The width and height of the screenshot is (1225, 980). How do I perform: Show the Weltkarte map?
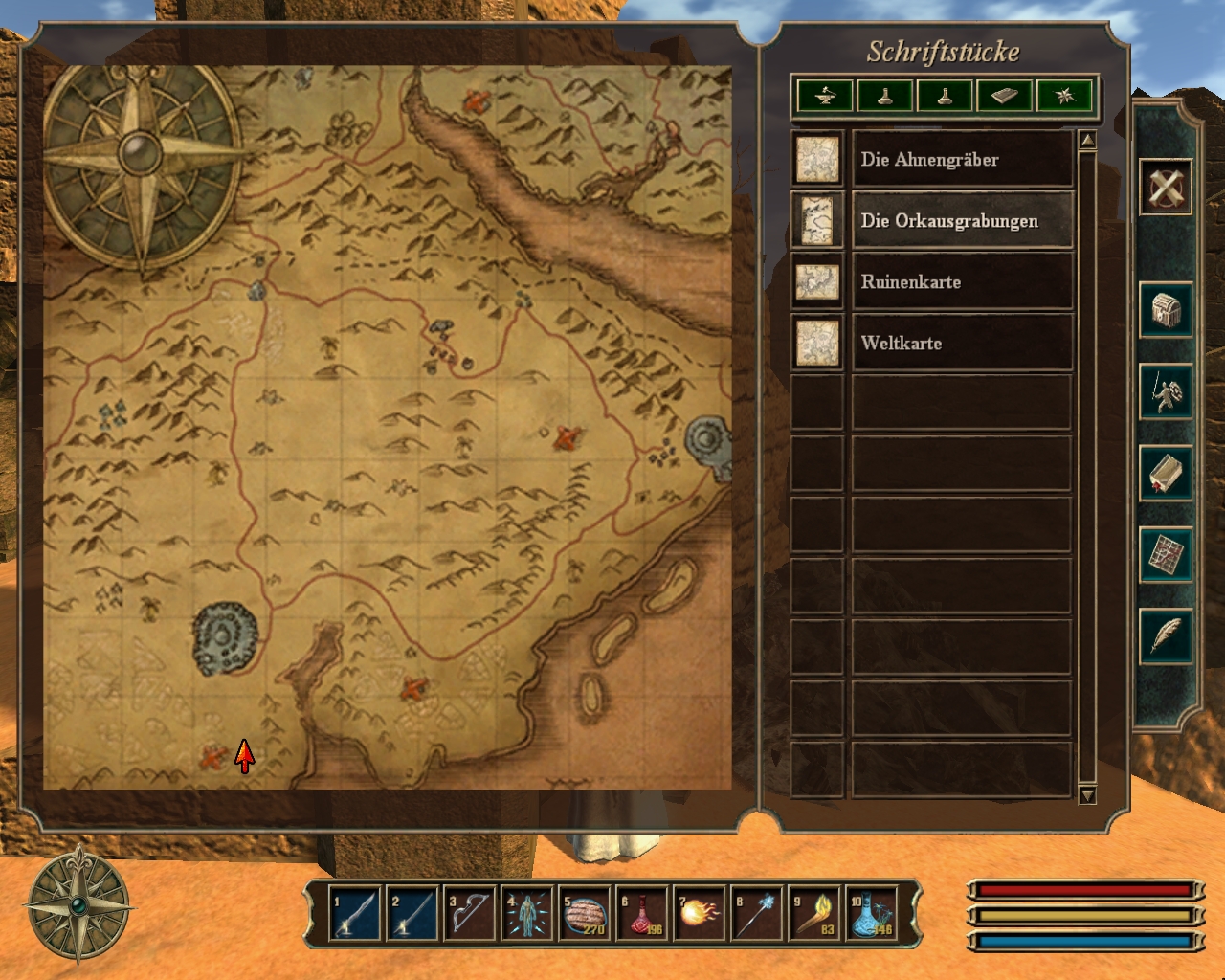point(961,344)
